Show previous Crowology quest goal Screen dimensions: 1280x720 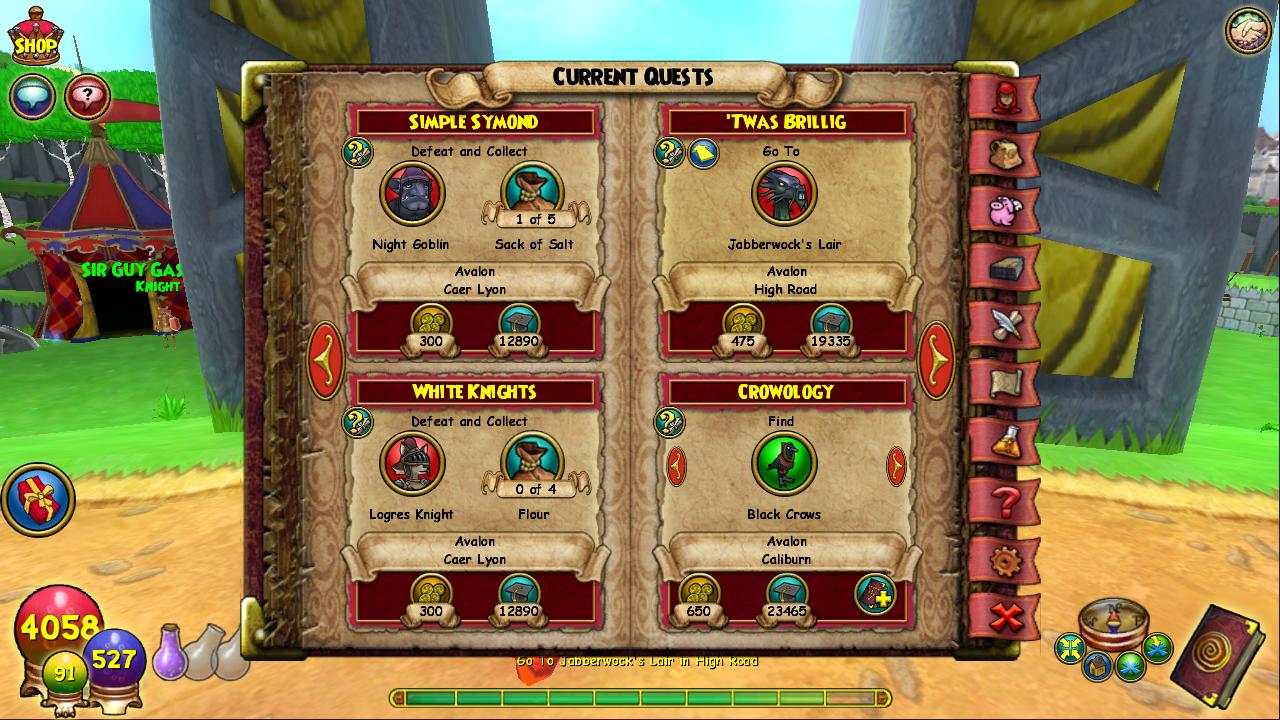click(x=677, y=466)
